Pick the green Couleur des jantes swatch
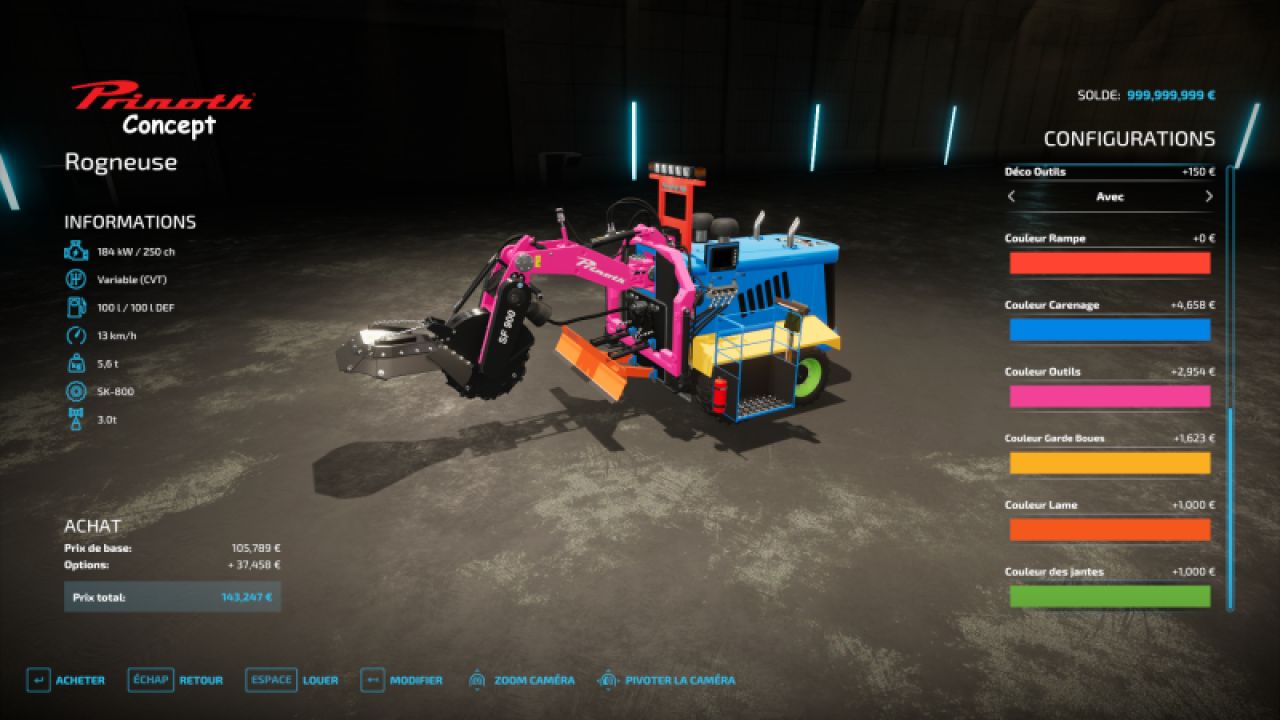Image resolution: width=1280 pixels, height=720 pixels. (1110, 596)
